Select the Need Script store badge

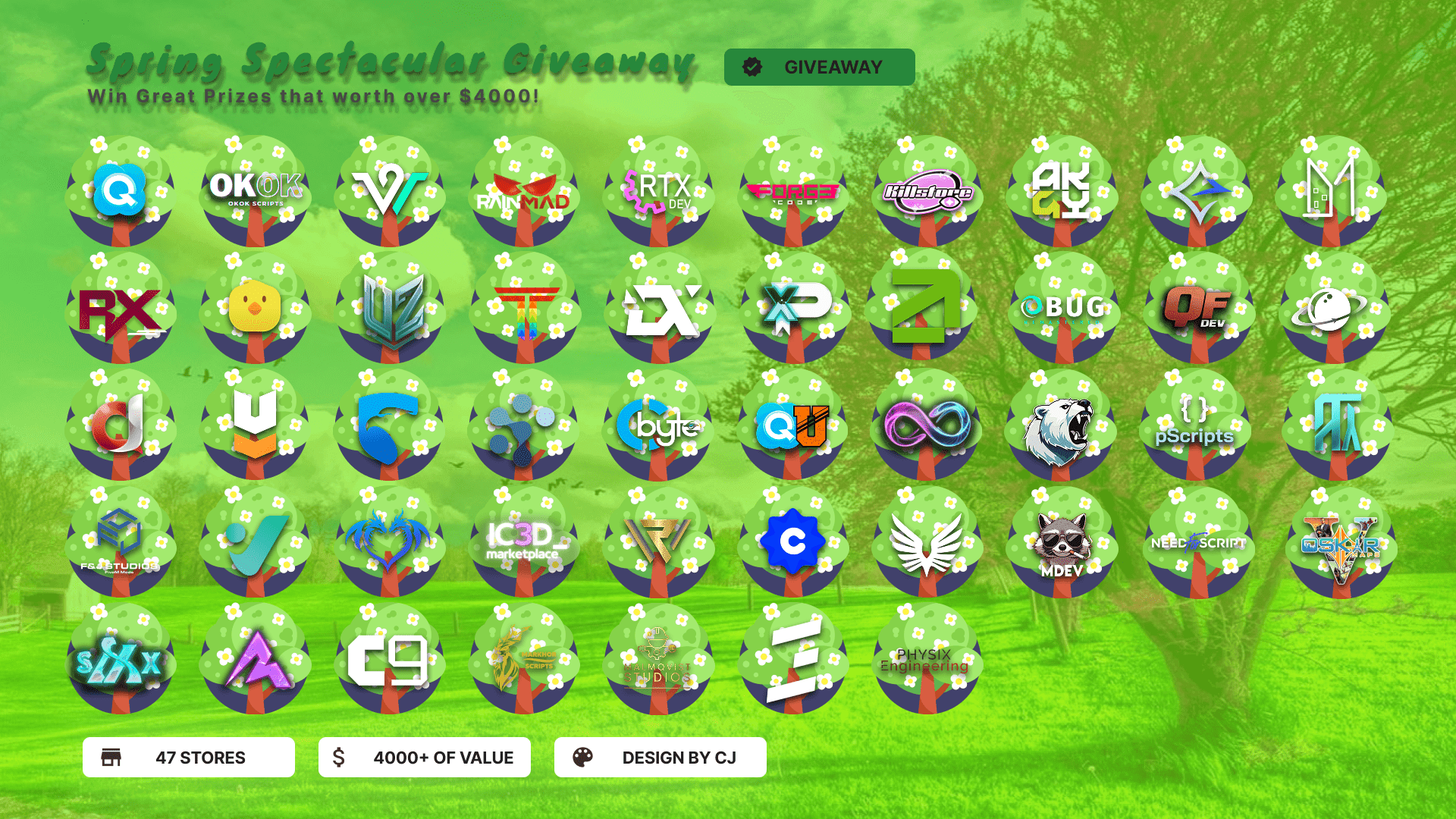coord(1197,543)
